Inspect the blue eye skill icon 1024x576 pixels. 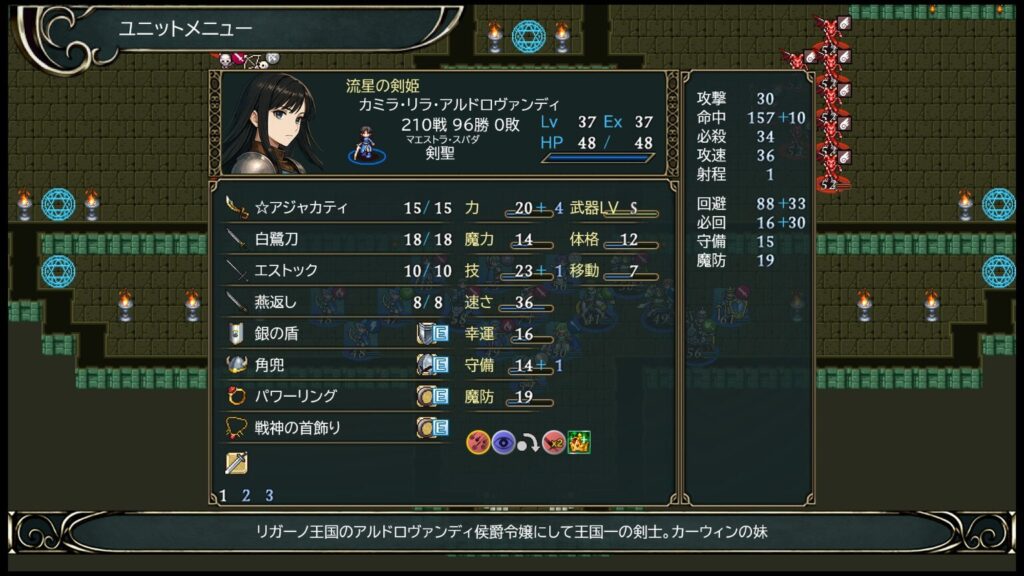(504, 442)
